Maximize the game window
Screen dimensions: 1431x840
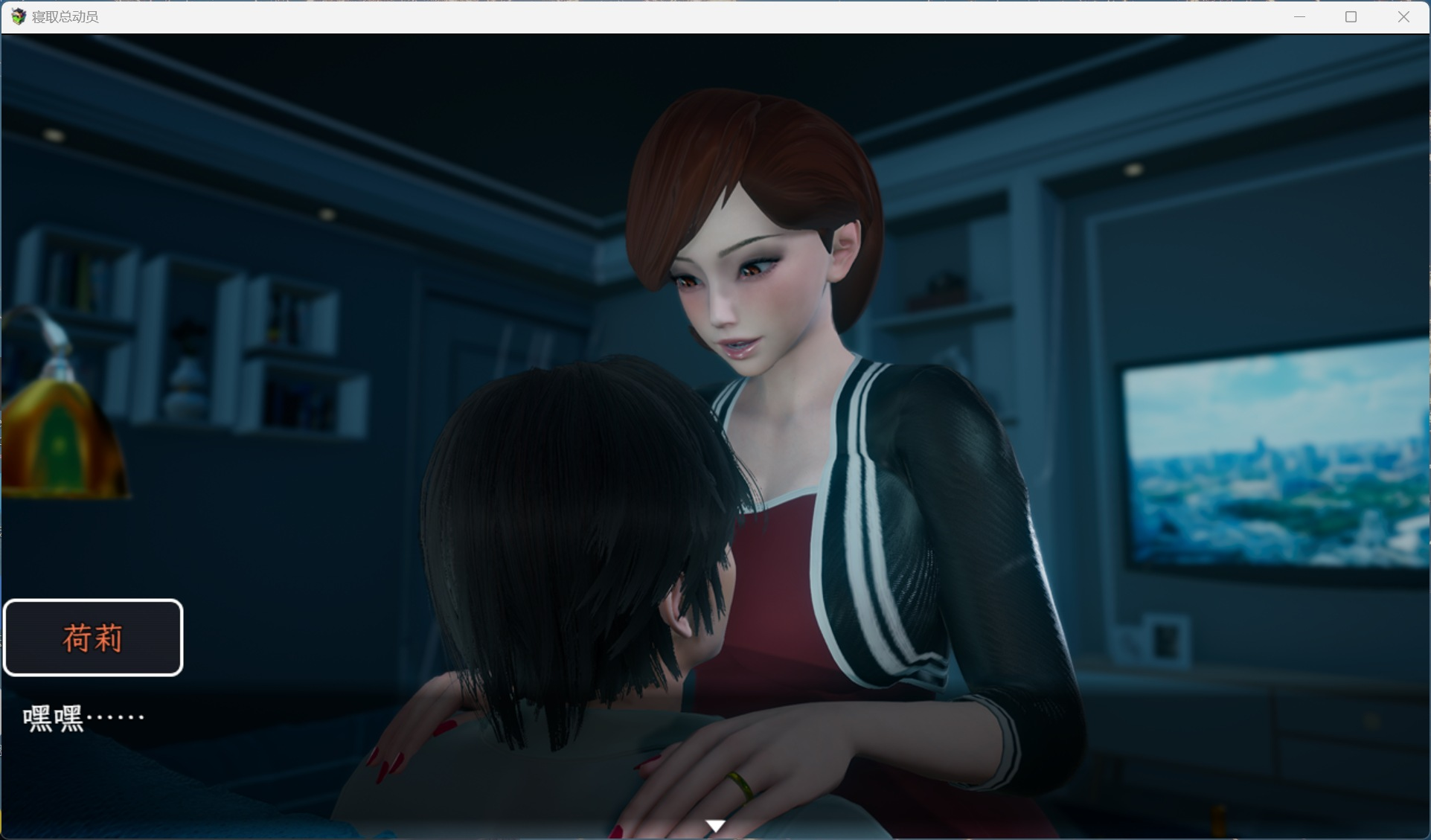1351,16
